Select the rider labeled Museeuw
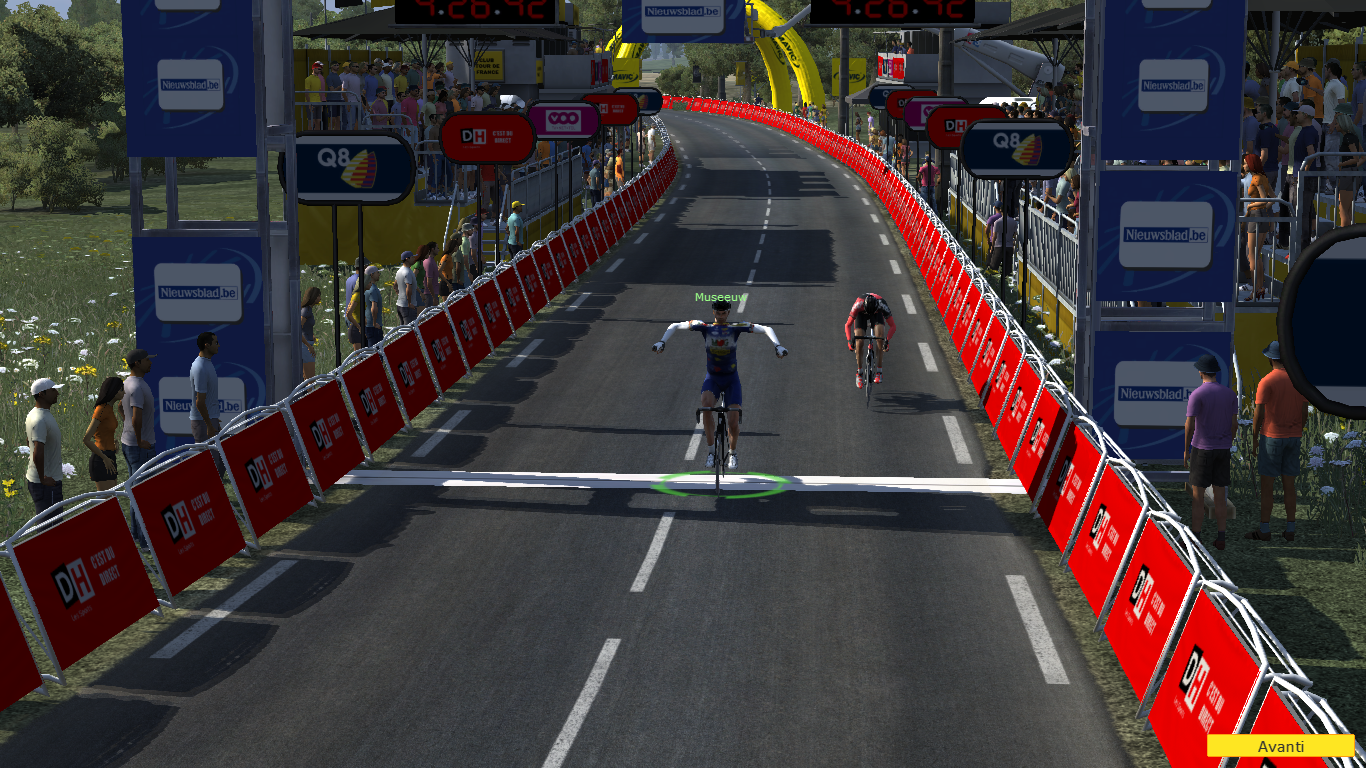Screen dimensions: 1366x768 pyautogui.click(x=720, y=380)
